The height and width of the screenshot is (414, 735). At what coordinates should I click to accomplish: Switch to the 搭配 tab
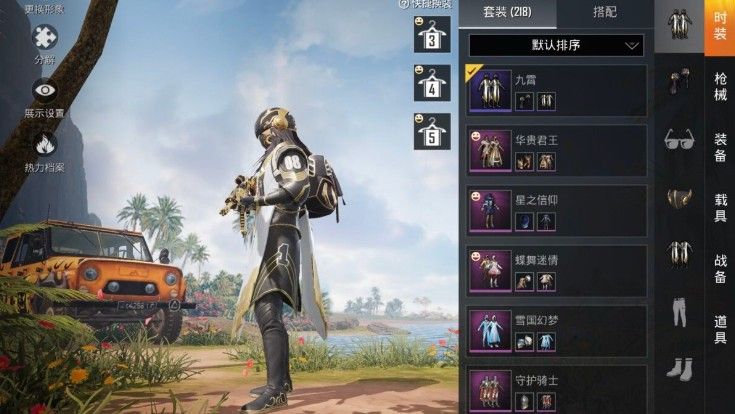604,14
